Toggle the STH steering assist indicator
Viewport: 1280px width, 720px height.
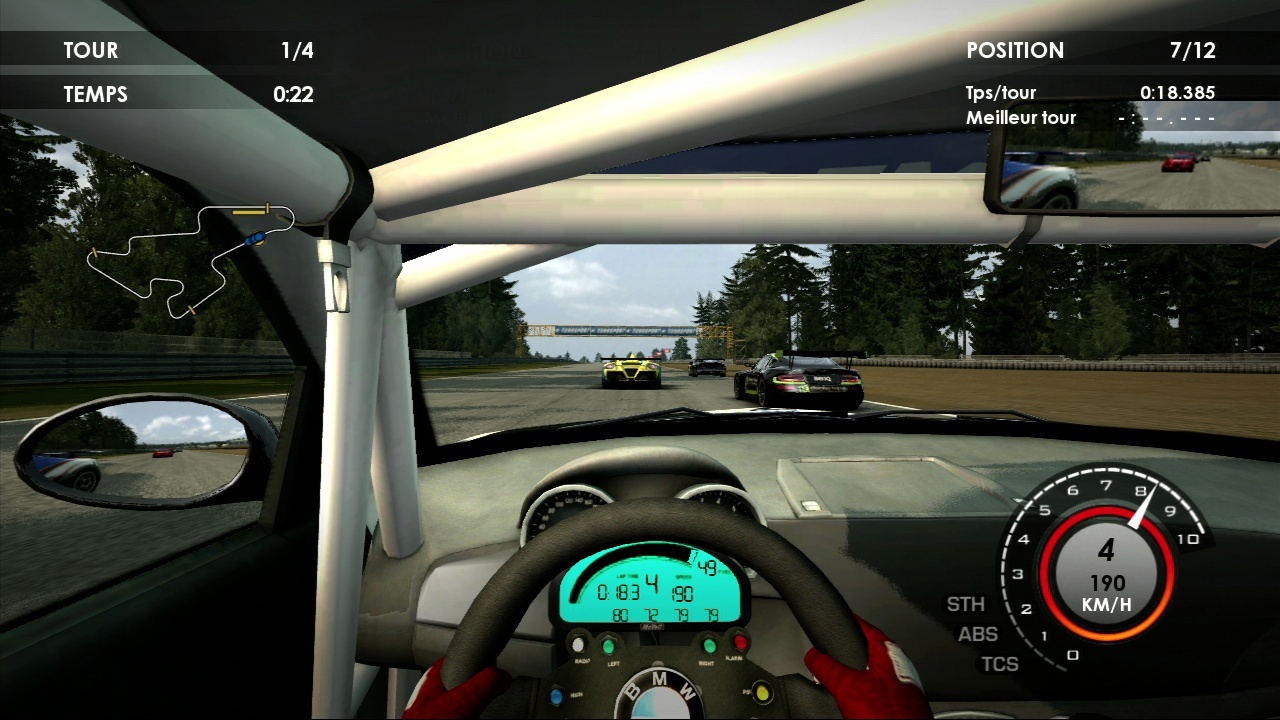point(966,604)
